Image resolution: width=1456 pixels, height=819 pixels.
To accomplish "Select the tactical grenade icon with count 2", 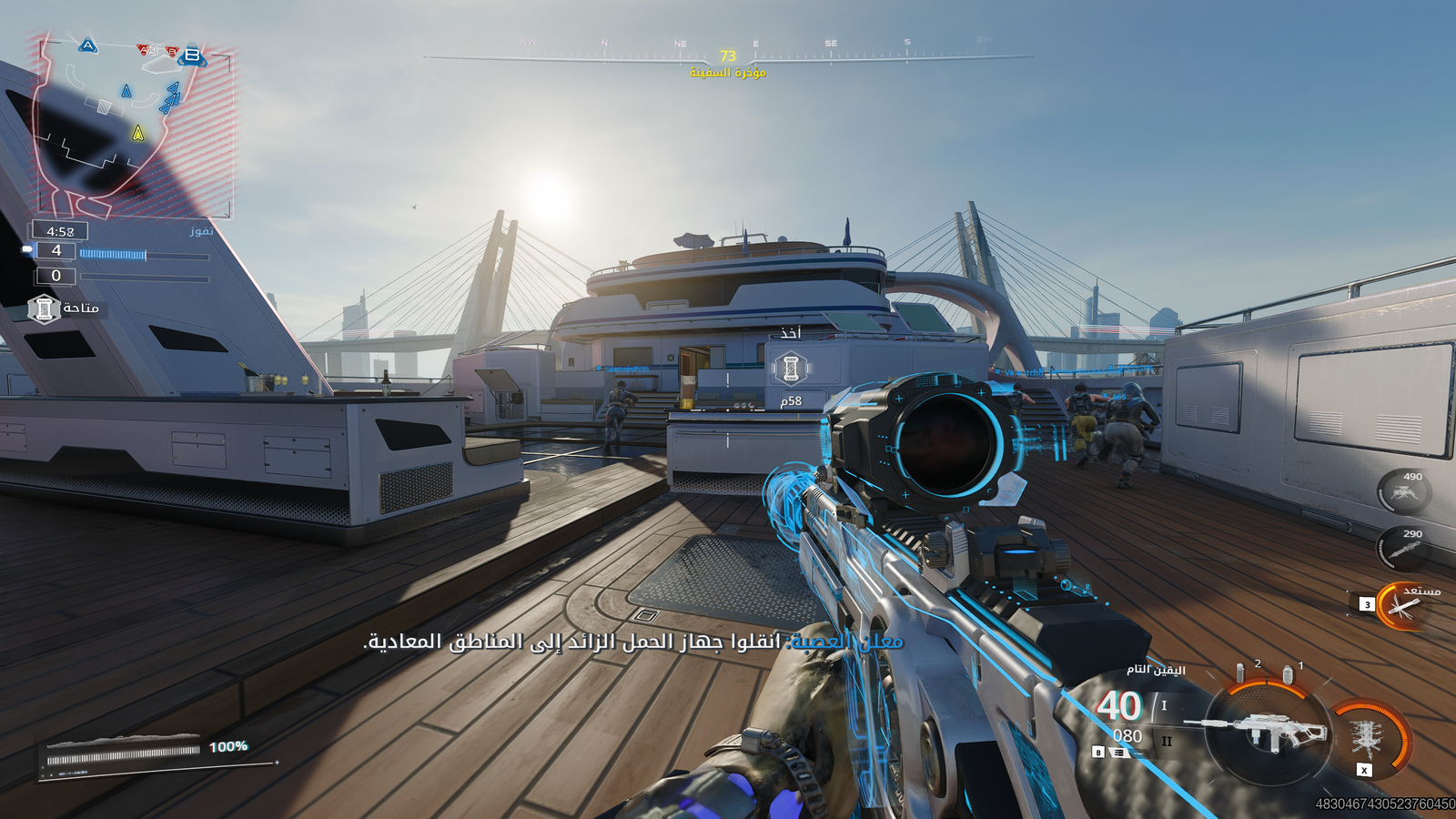I will coord(1240,672).
